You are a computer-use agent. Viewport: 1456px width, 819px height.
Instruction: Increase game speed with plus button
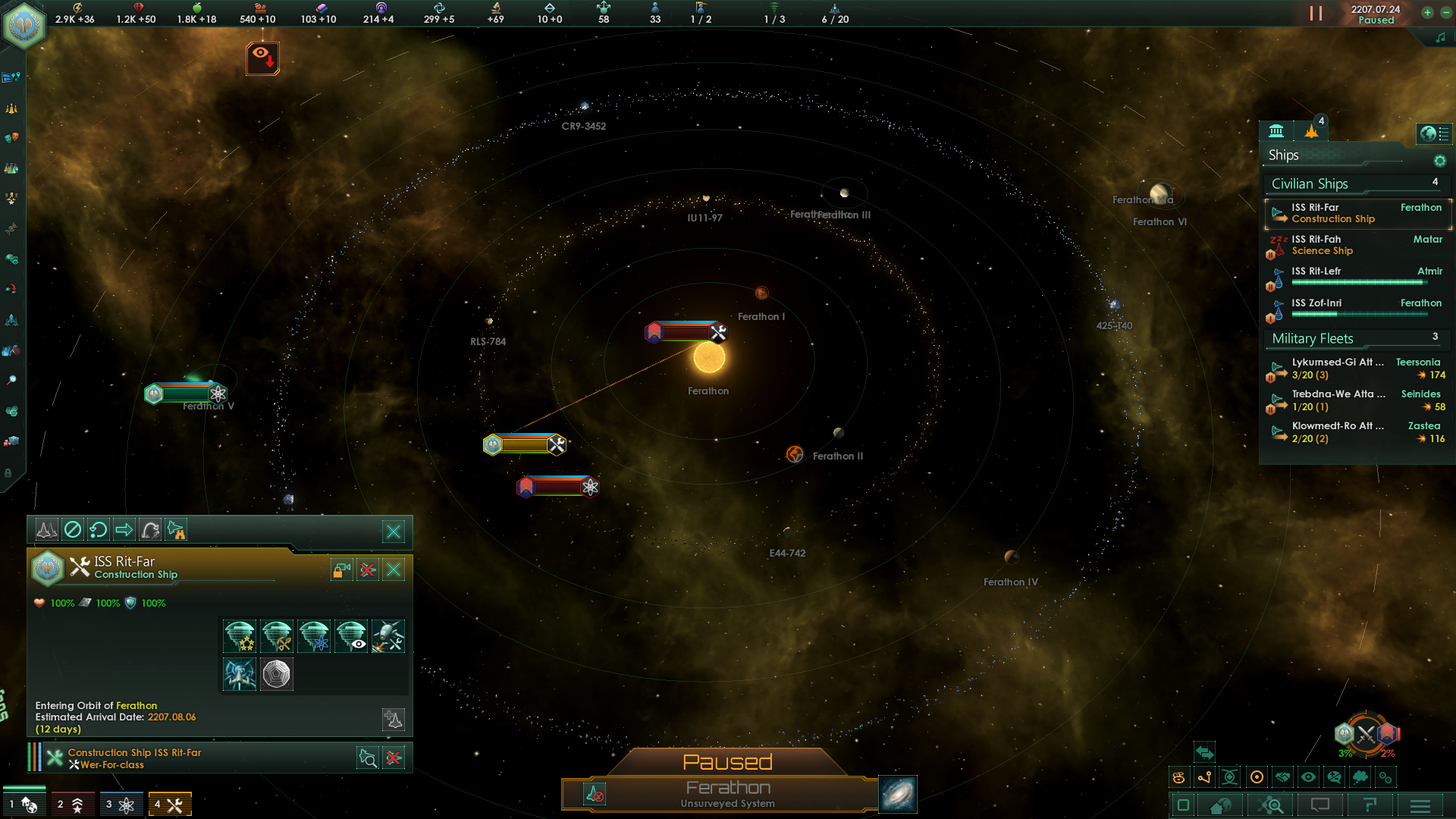coord(1427,13)
